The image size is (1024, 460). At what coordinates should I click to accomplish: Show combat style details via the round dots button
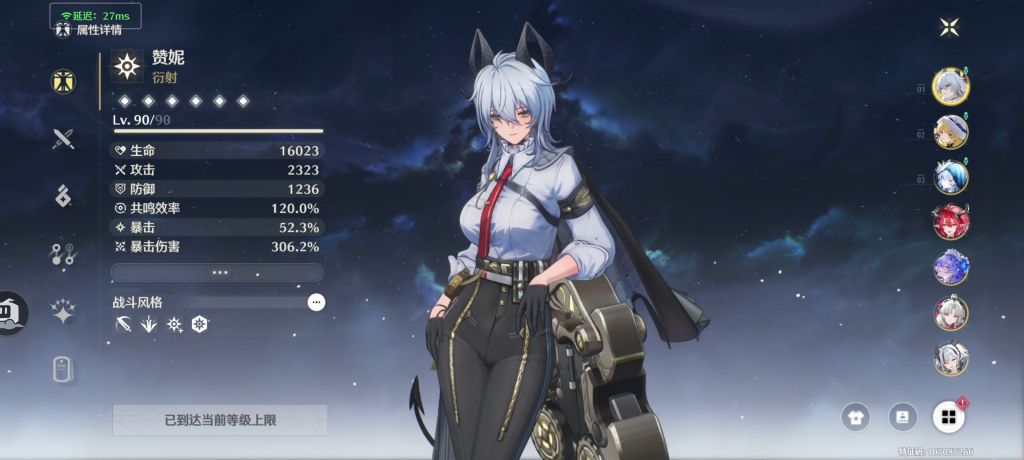316,301
